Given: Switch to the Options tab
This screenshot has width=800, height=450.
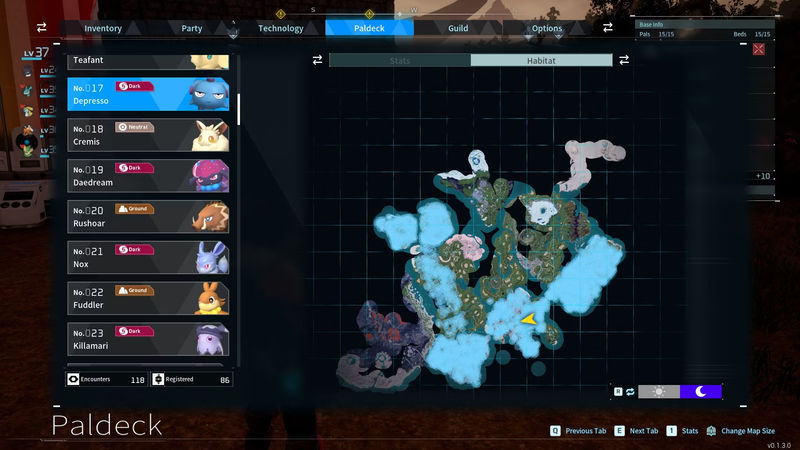Looking at the screenshot, I should [x=547, y=28].
